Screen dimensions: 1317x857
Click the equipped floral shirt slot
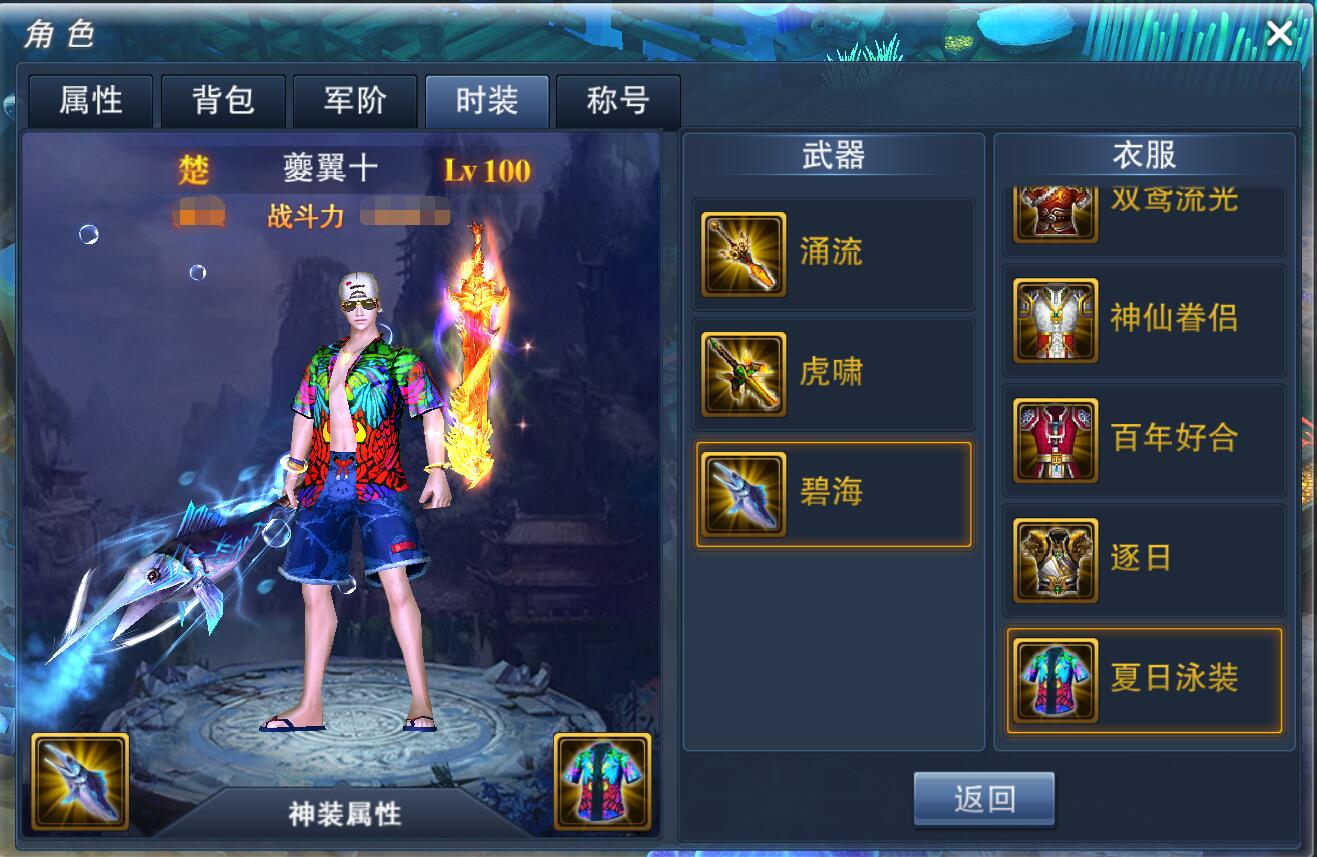[x=602, y=781]
